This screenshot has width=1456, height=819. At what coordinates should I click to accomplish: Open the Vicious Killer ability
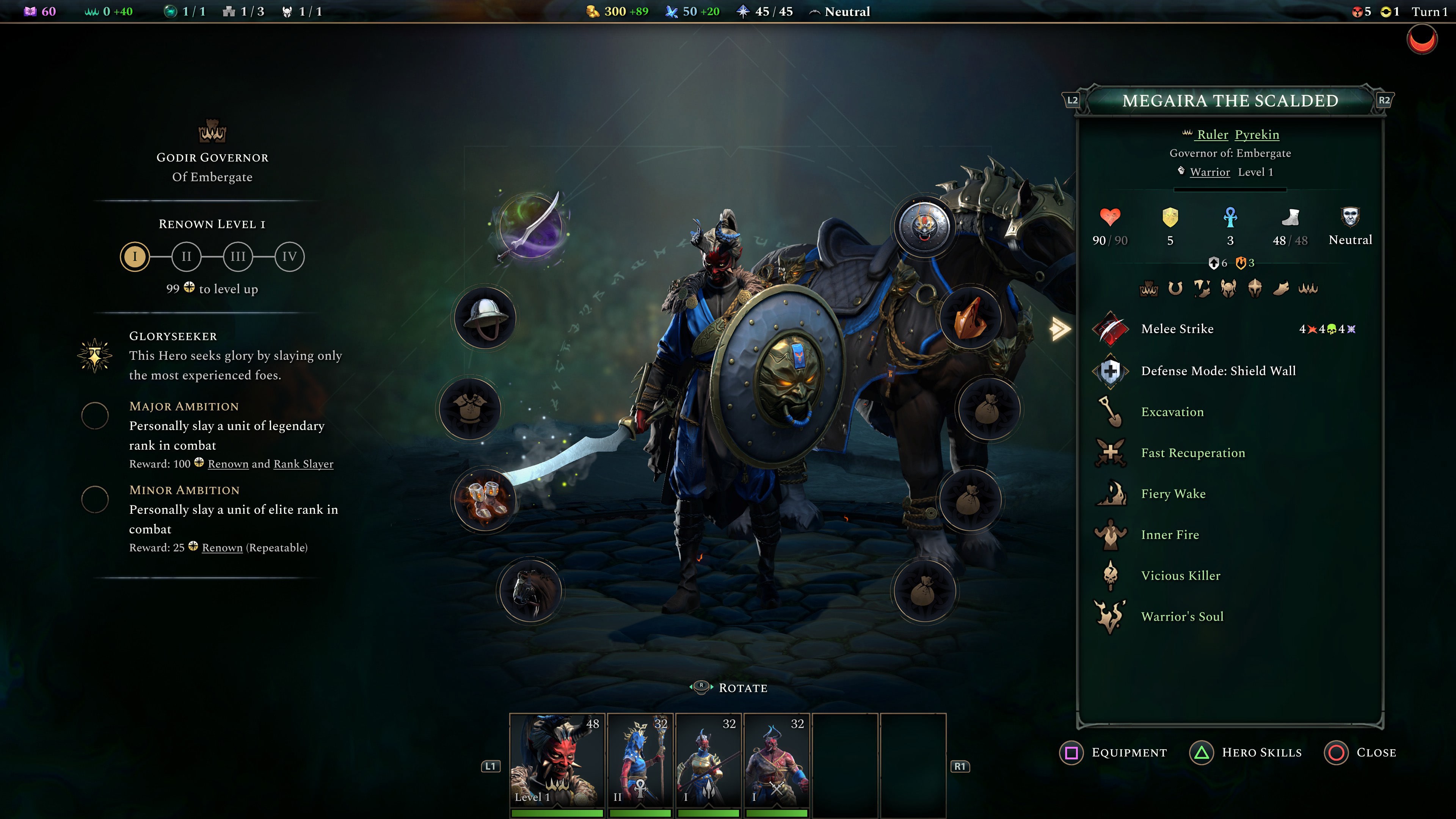click(x=1111, y=576)
